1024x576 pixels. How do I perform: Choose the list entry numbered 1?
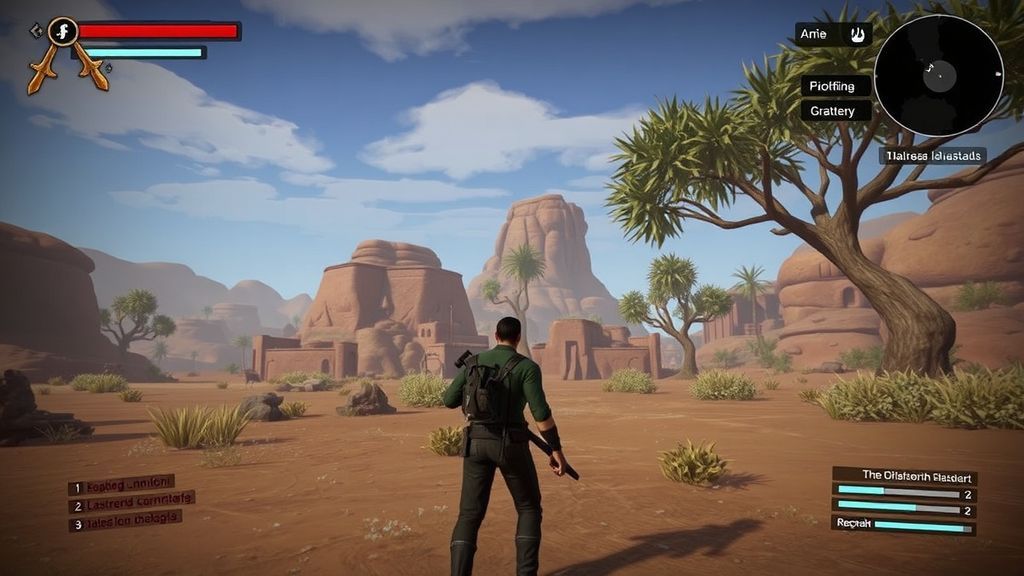point(121,486)
